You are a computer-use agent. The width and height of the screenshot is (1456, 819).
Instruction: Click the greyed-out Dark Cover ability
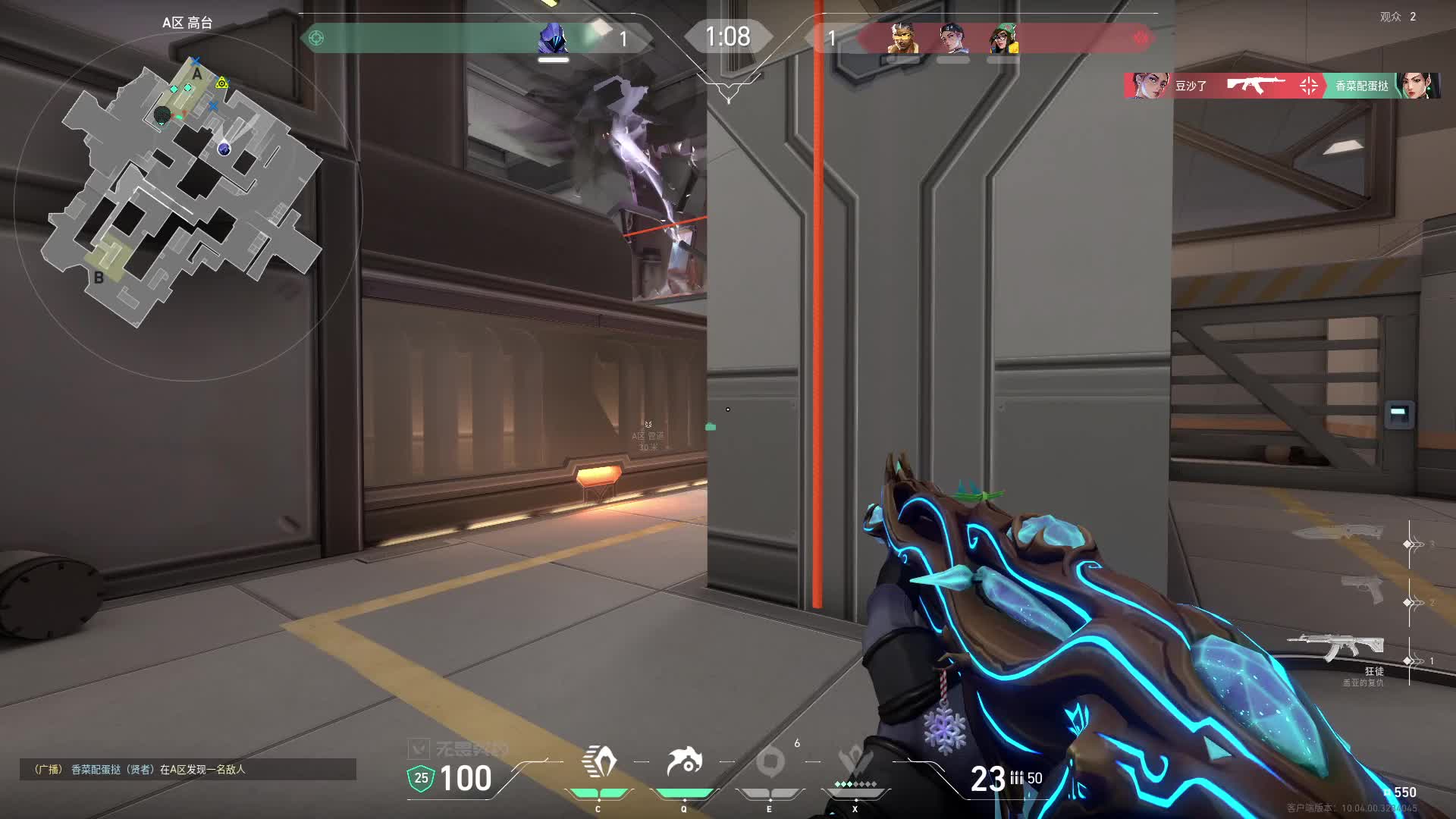[x=770, y=763]
